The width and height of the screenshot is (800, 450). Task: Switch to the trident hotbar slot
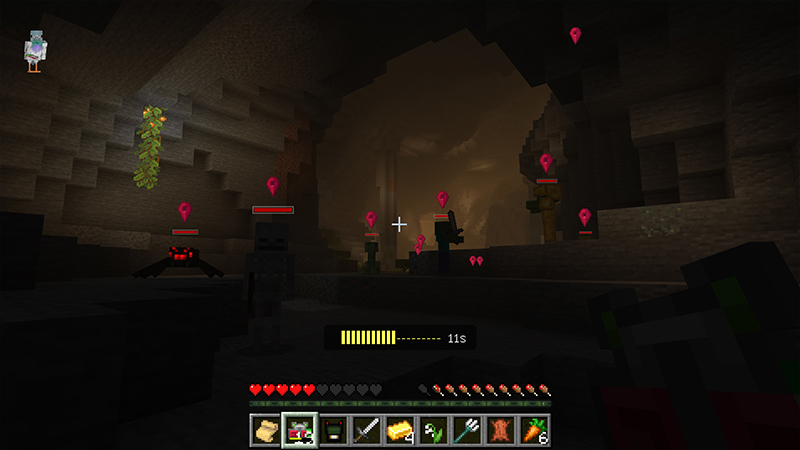pyautogui.click(x=467, y=430)
